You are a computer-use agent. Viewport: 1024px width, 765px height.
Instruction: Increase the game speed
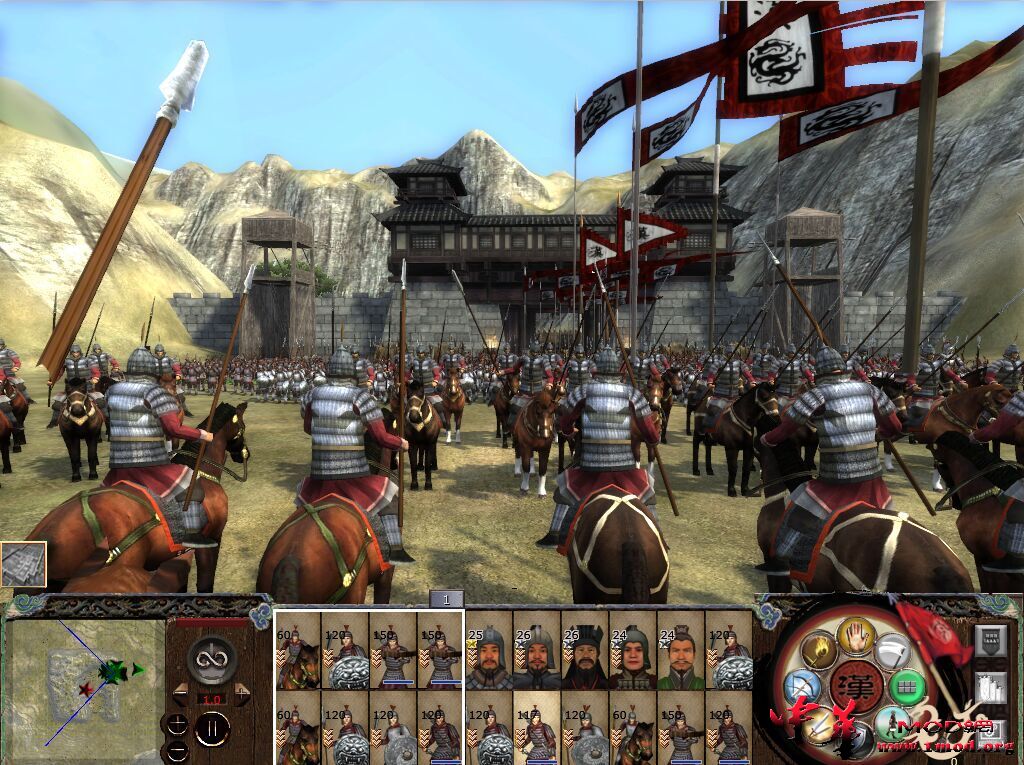tap(243, 692)
